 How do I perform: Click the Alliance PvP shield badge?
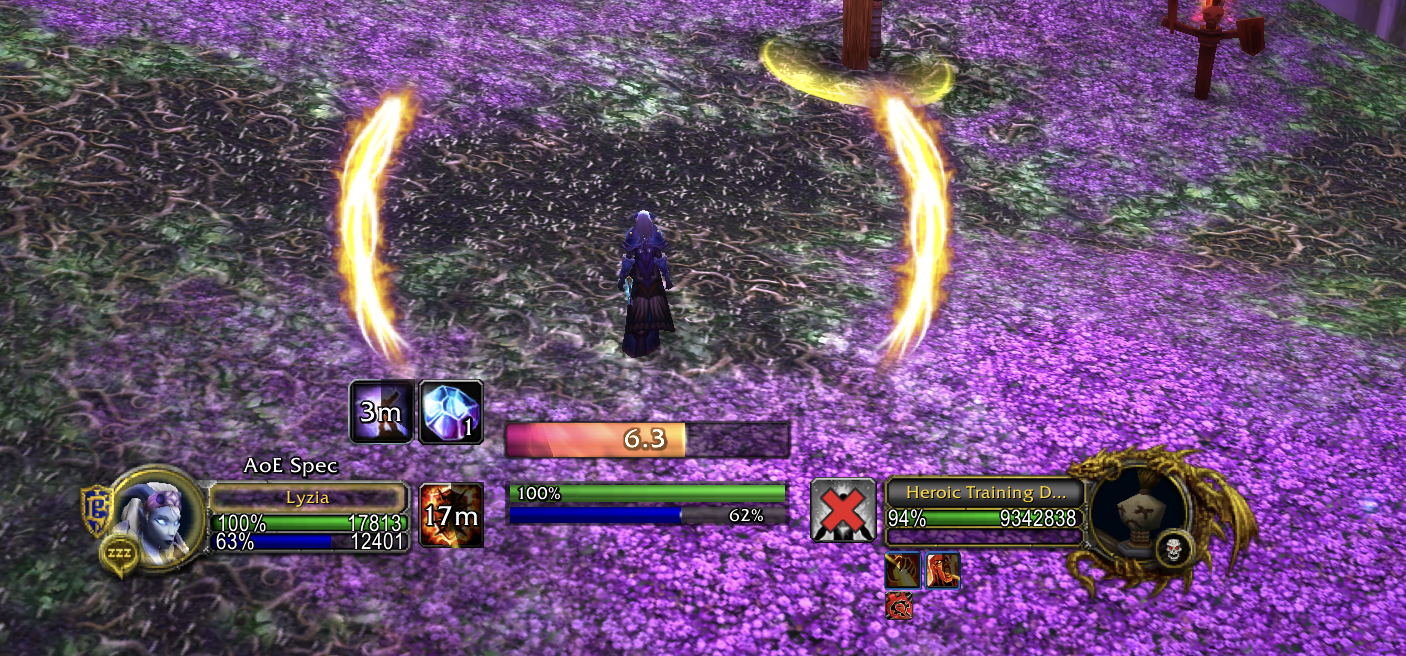click(x=97, y=510)
